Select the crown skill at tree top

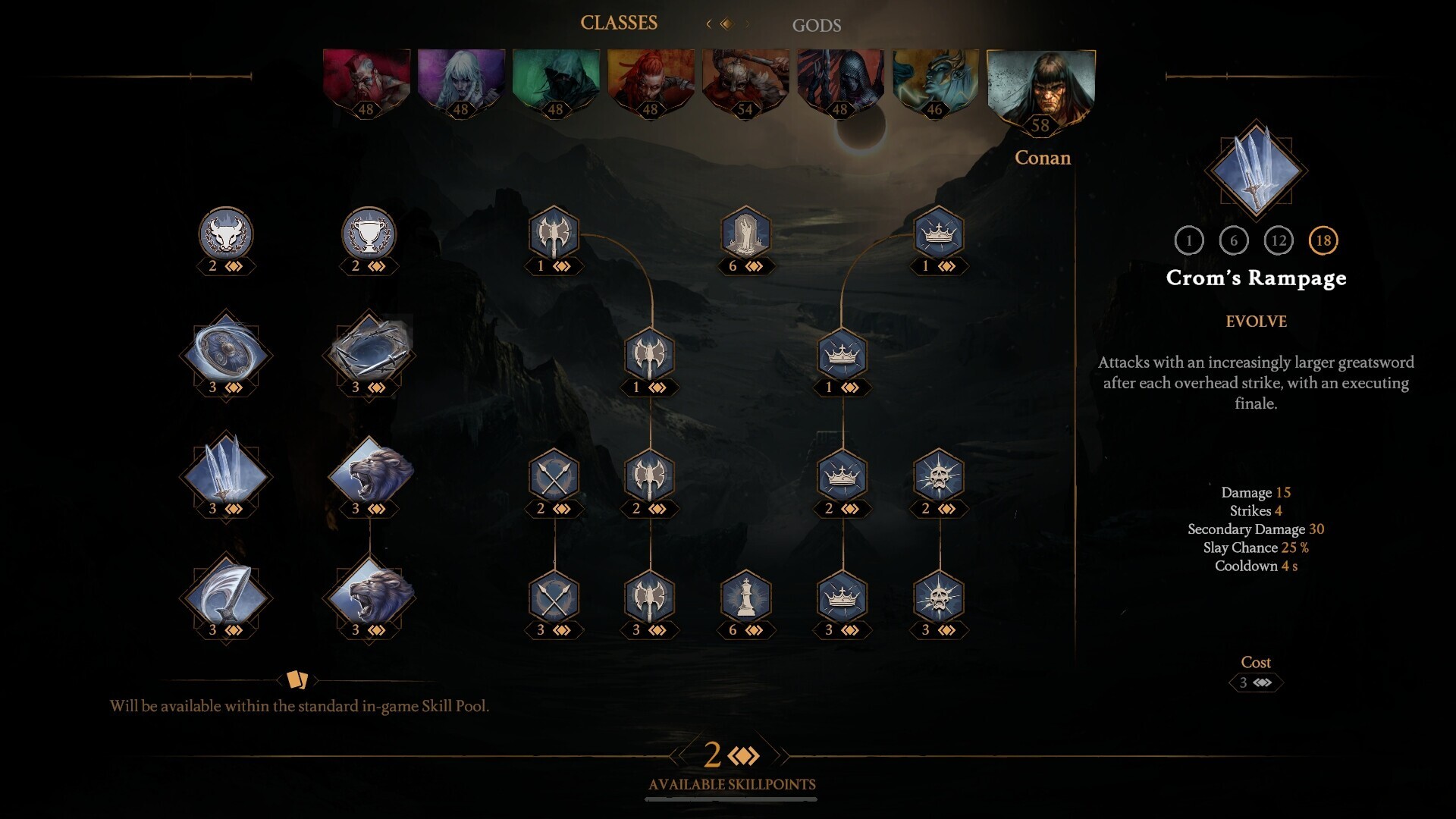(x=940, y=234)
